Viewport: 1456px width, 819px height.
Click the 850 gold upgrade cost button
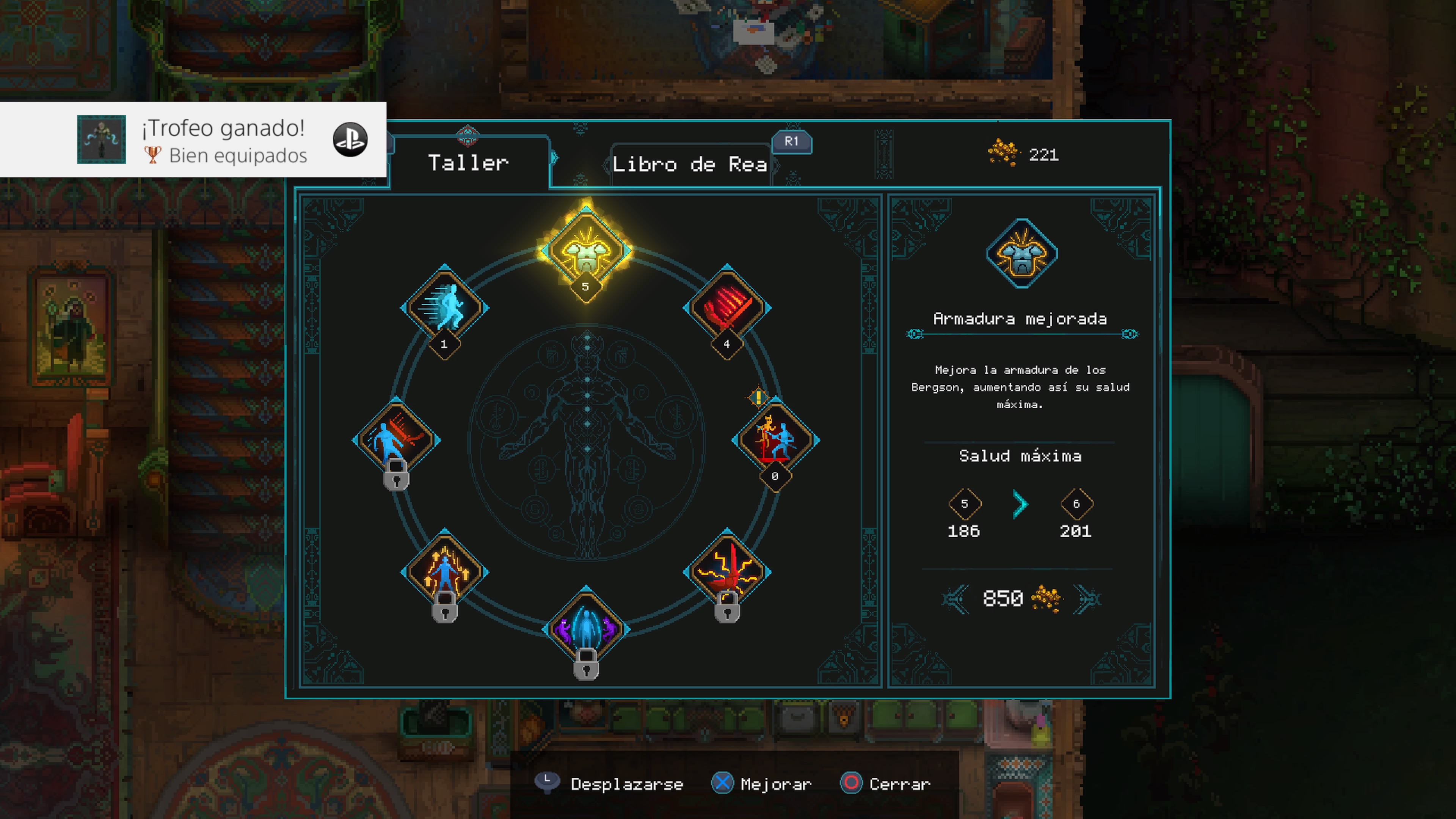[1020, 598]
